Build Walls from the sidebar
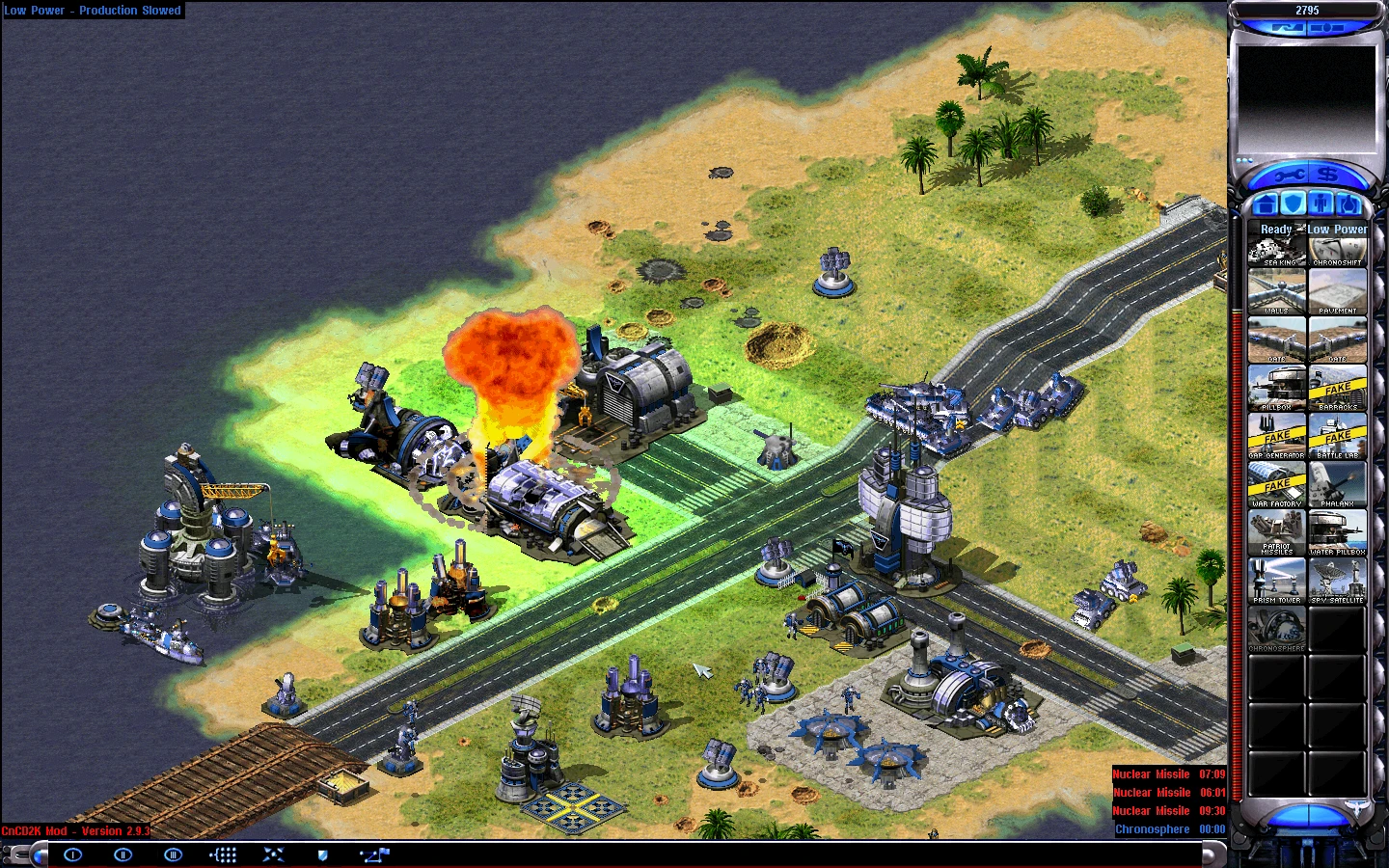This screenshot has height=868, width=1389. click(1276, 292)
